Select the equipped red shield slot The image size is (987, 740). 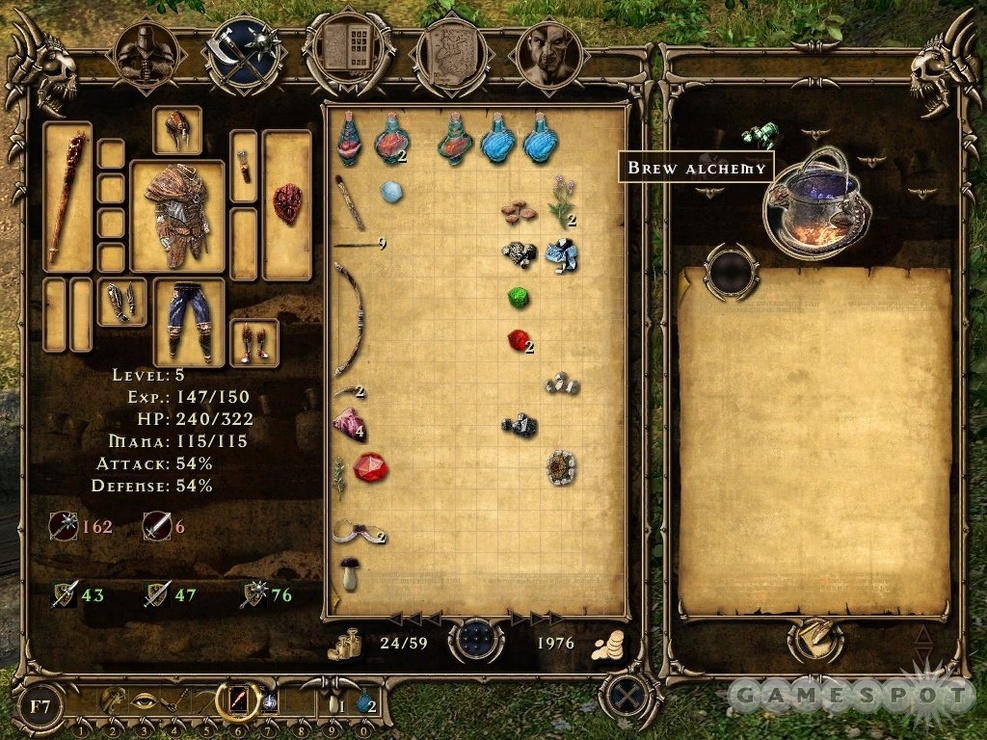(287, 203)
